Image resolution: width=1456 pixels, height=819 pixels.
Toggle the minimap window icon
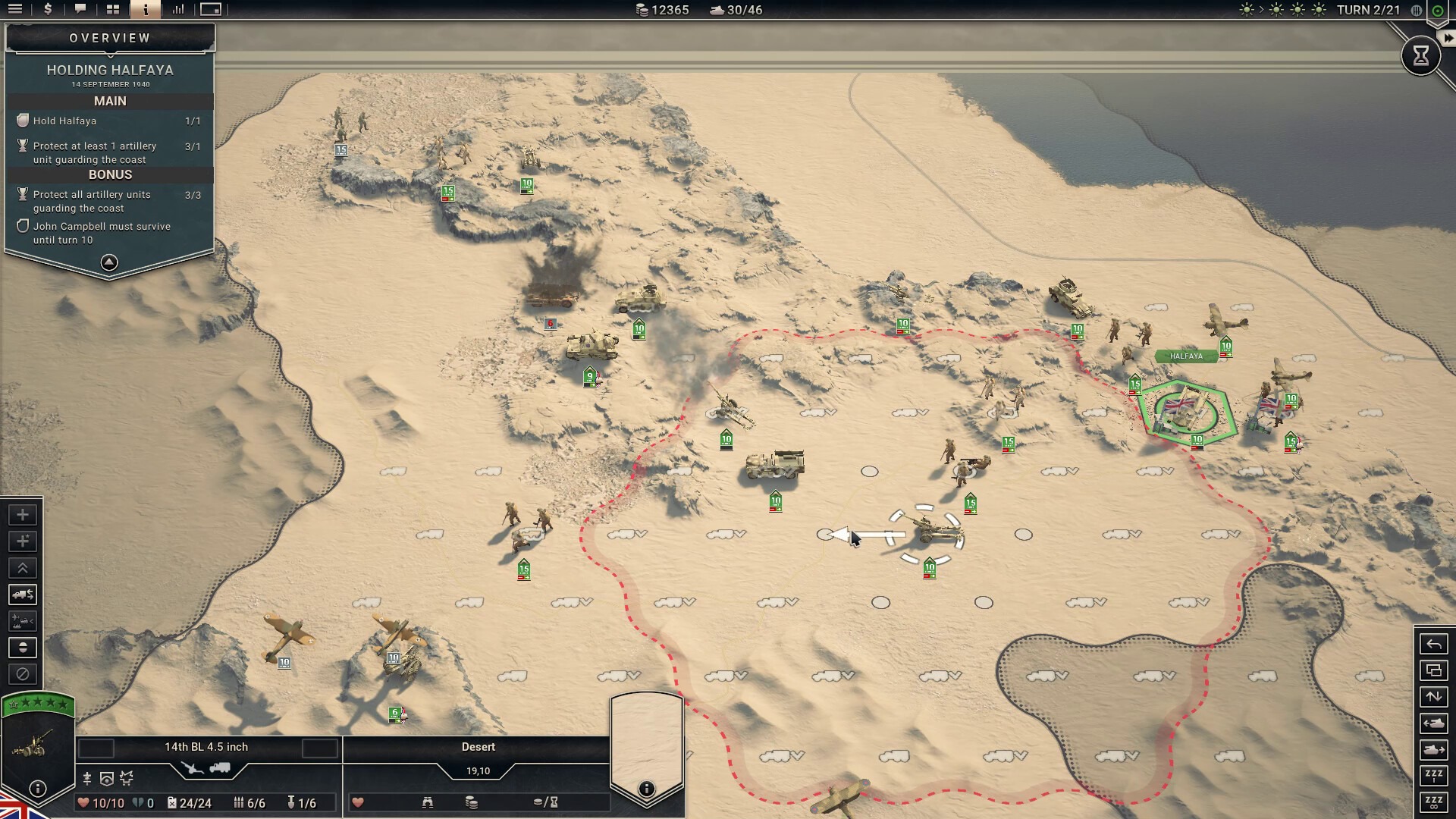point(211,9)
